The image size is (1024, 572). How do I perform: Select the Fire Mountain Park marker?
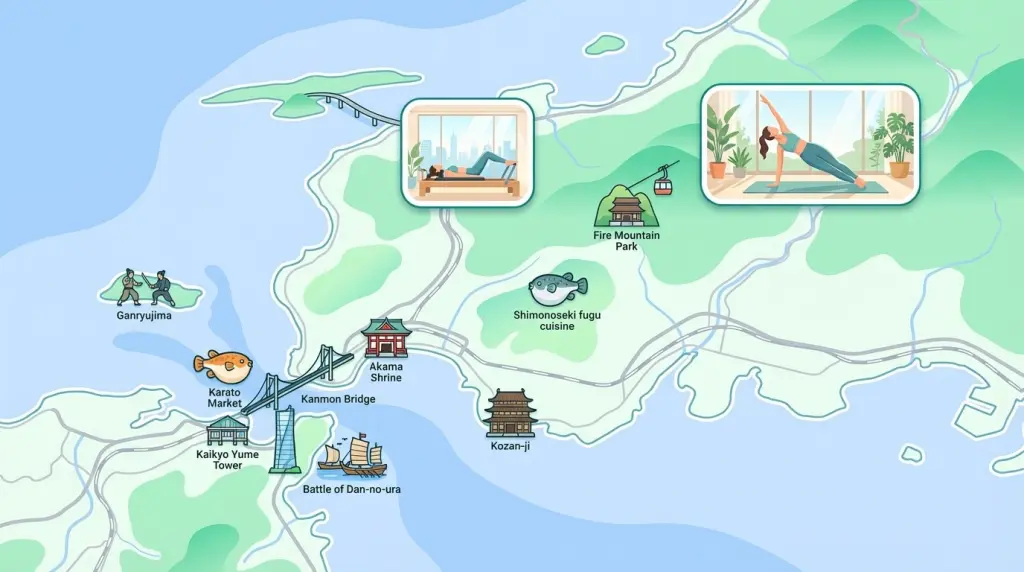click(x=627, y=207)
